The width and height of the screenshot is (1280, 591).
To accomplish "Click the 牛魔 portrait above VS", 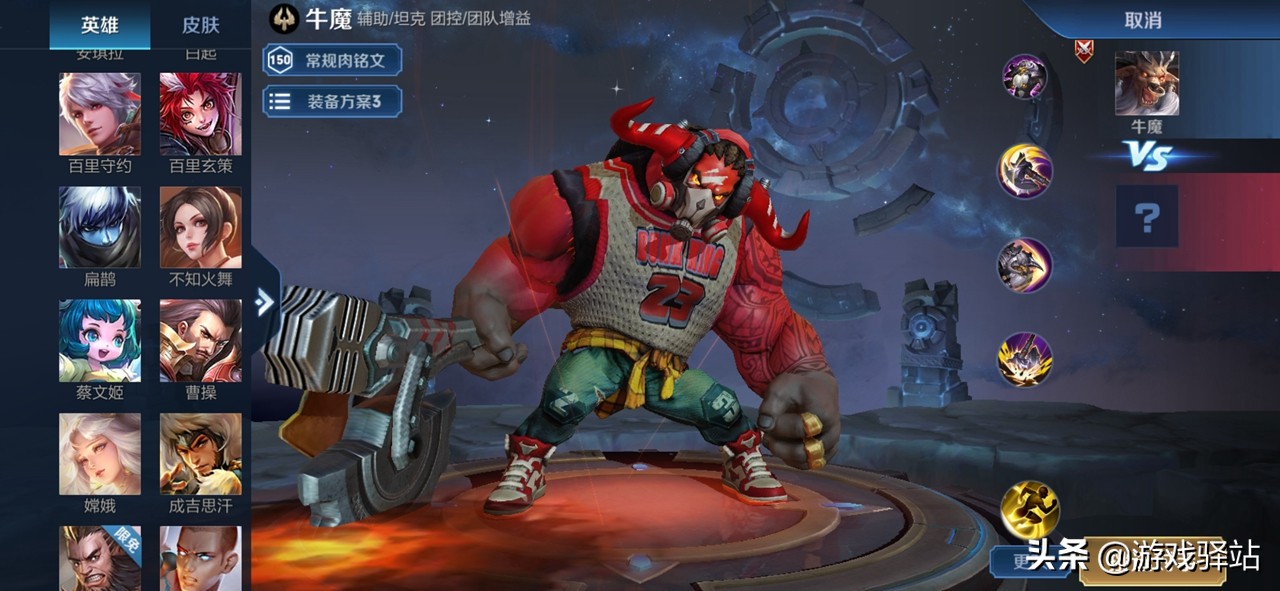I will [x=1147, y=84].
